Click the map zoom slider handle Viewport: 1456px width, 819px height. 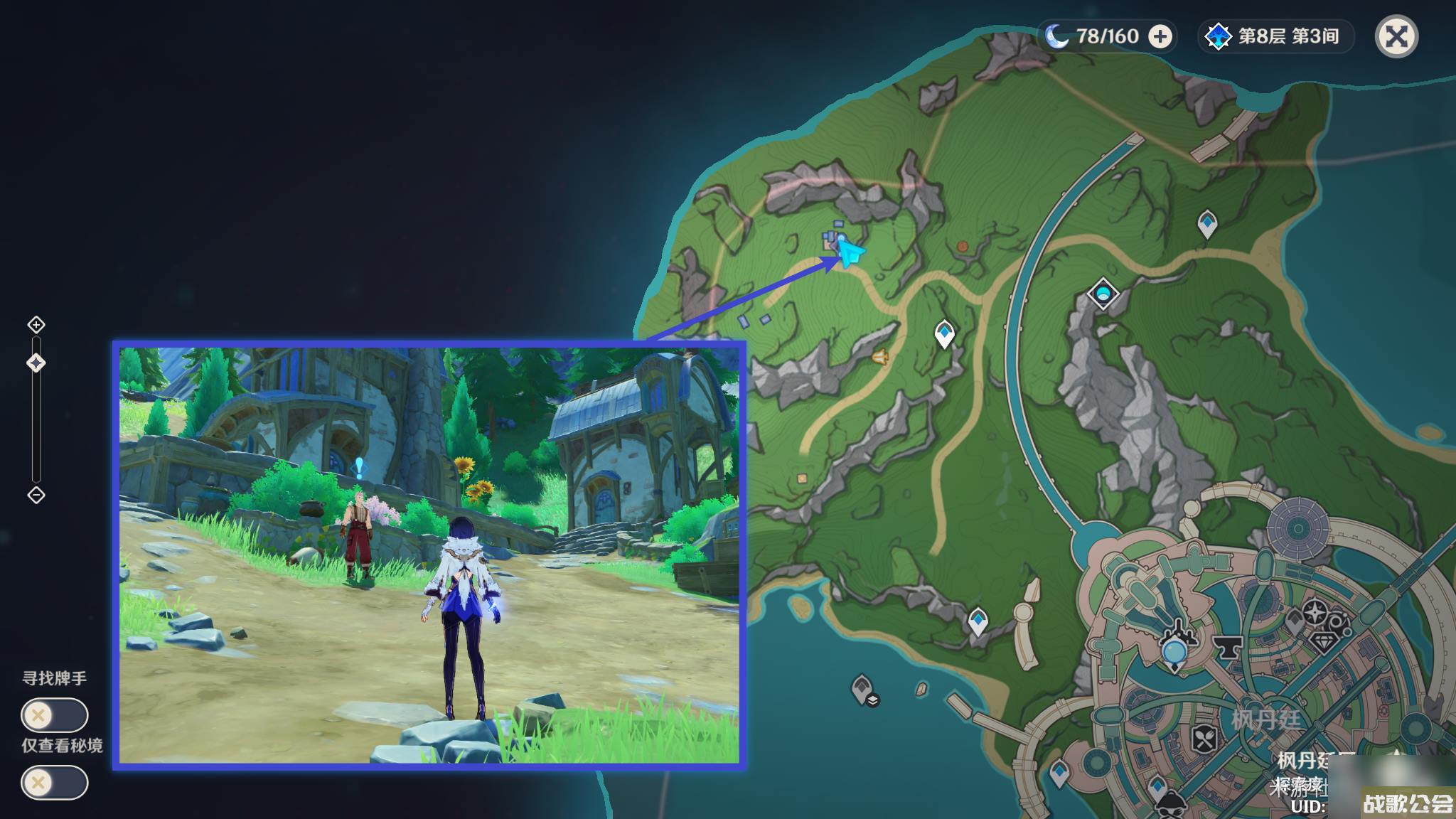[36, 363]
